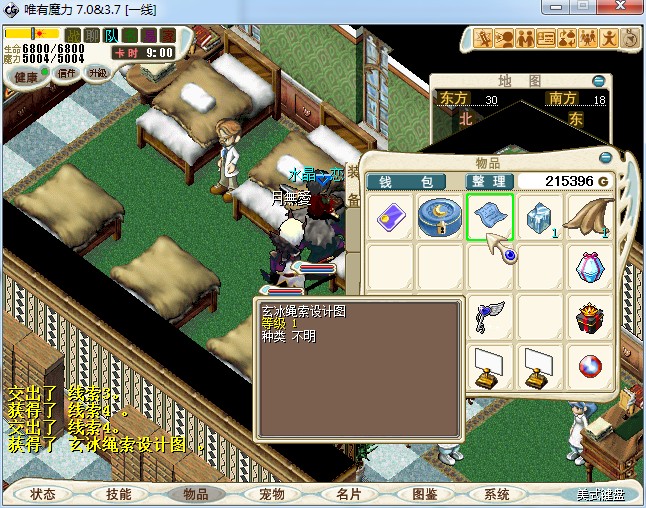The image size is (646, 508).
Task: Select the red and white orb item
Action: [x=591, y=369]
